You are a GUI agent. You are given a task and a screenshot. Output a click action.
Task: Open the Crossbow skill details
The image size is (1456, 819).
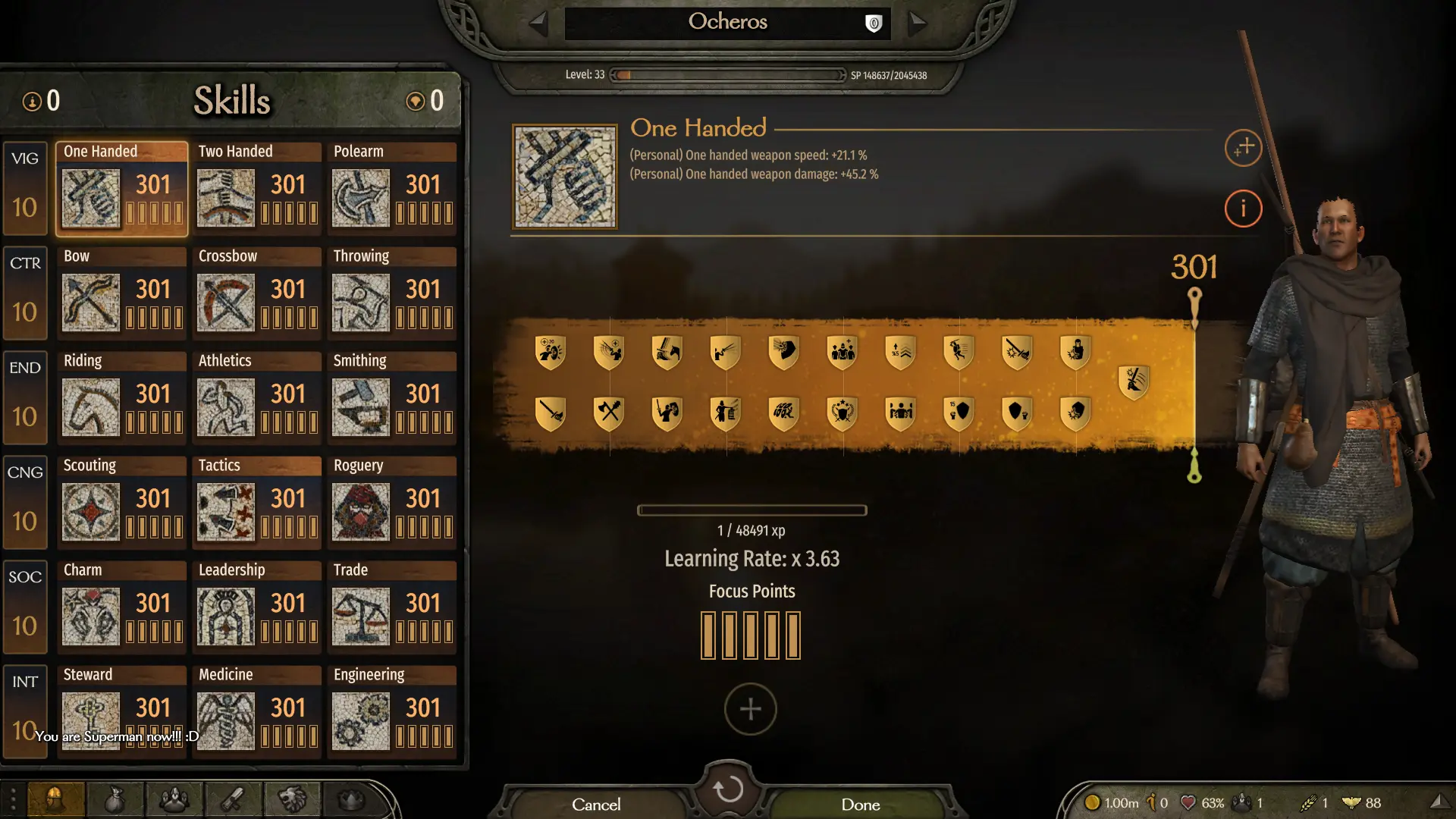(x=256, y=293)
